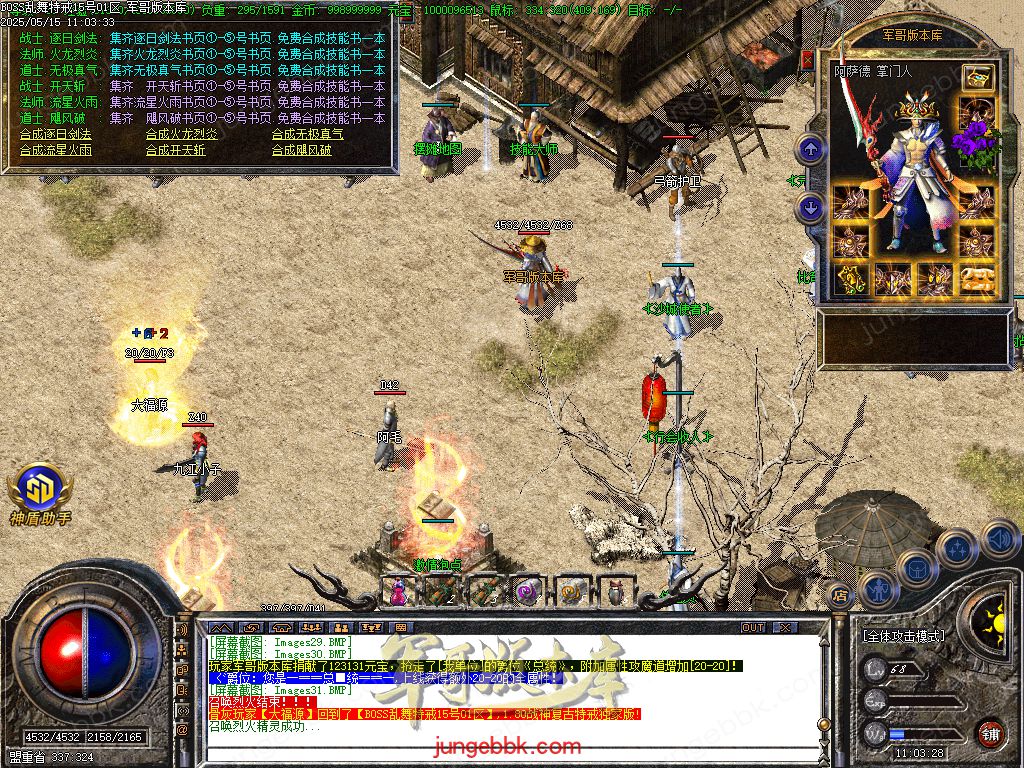Click the 合成逐日剑法 link
1024x768 pixels.
tap(55, 134)
